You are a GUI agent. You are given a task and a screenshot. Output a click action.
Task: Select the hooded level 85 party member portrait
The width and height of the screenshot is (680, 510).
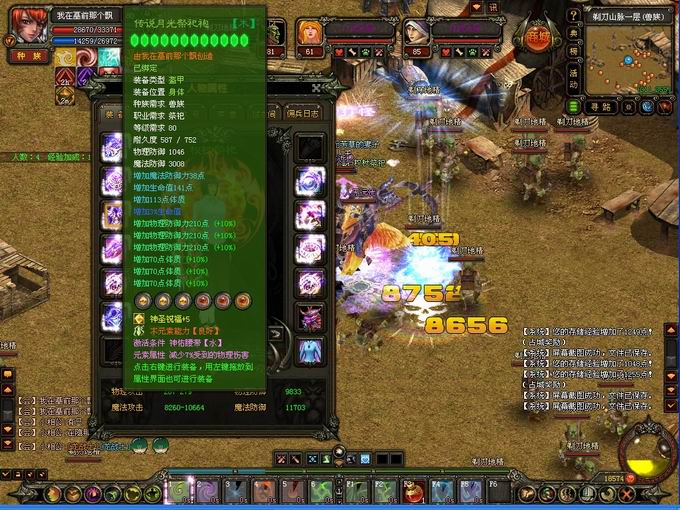pyautogui.click(x=417, y=32)
